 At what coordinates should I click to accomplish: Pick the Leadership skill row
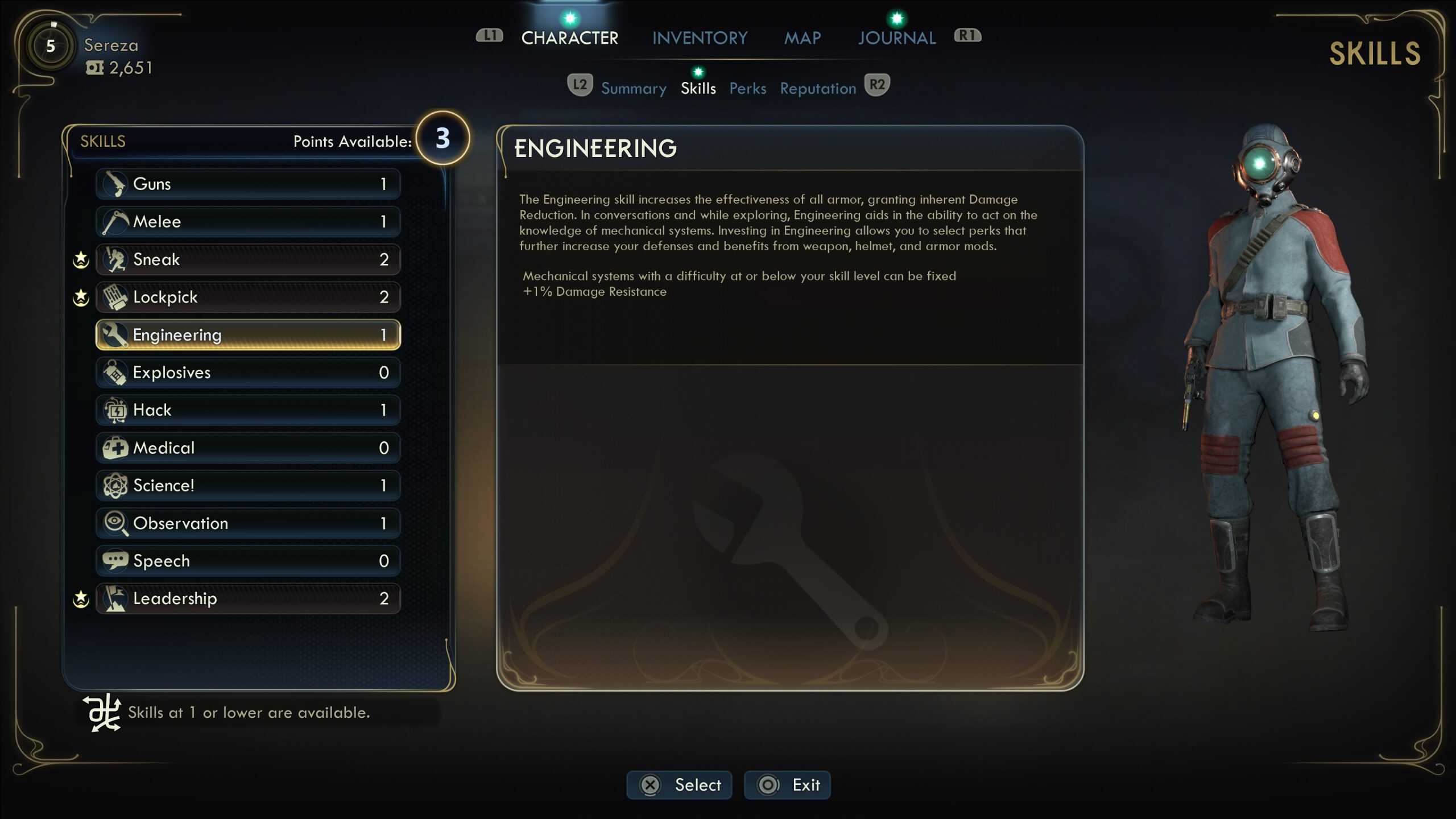pos(248,598)
